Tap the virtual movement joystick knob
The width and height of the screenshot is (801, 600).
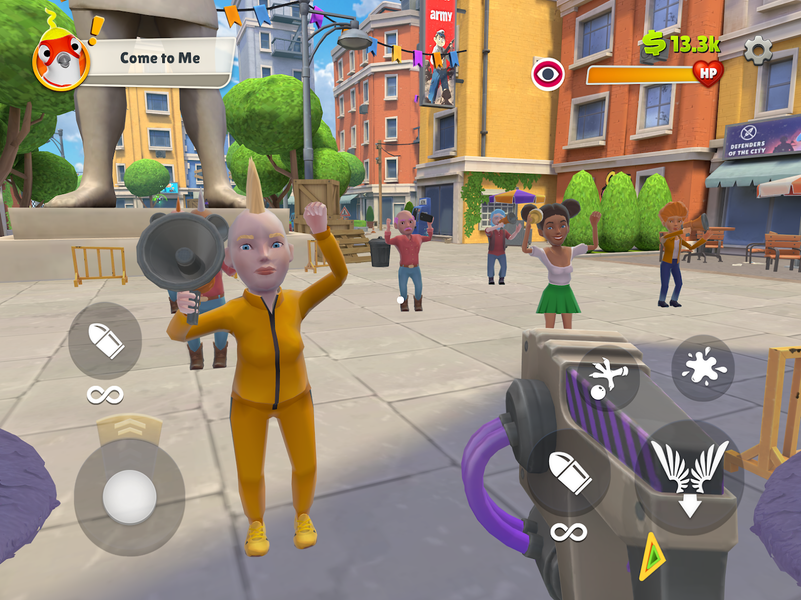click(x=129, y=497)
